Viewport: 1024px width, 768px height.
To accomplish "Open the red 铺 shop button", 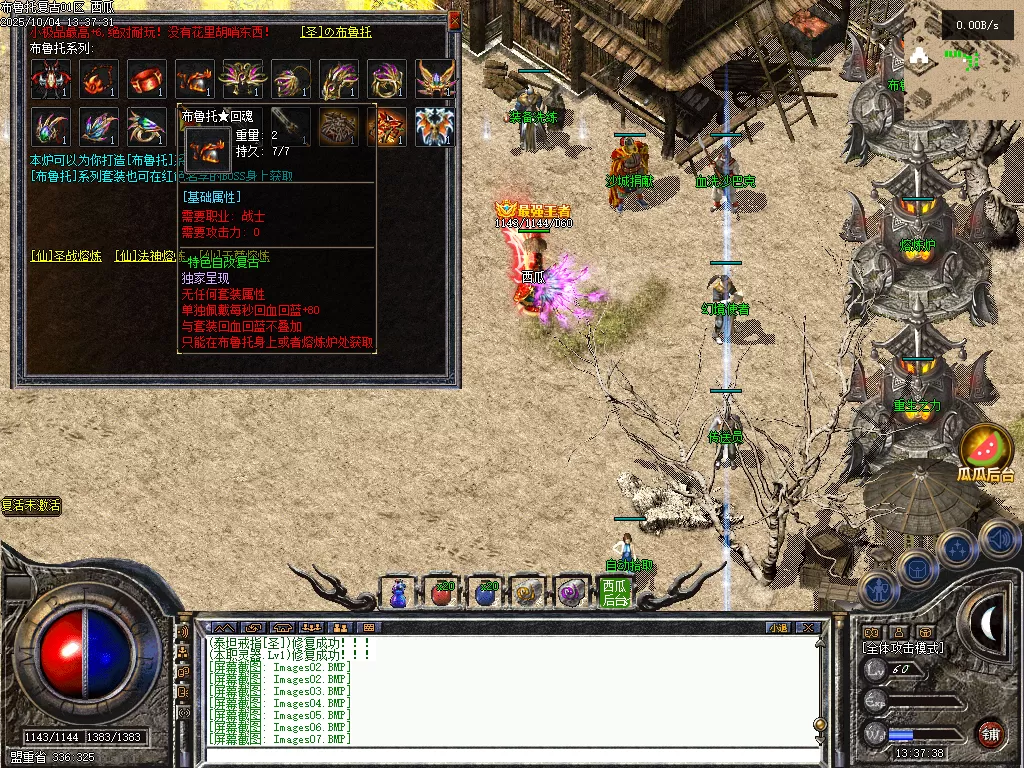I will click(x=991, y=733).
